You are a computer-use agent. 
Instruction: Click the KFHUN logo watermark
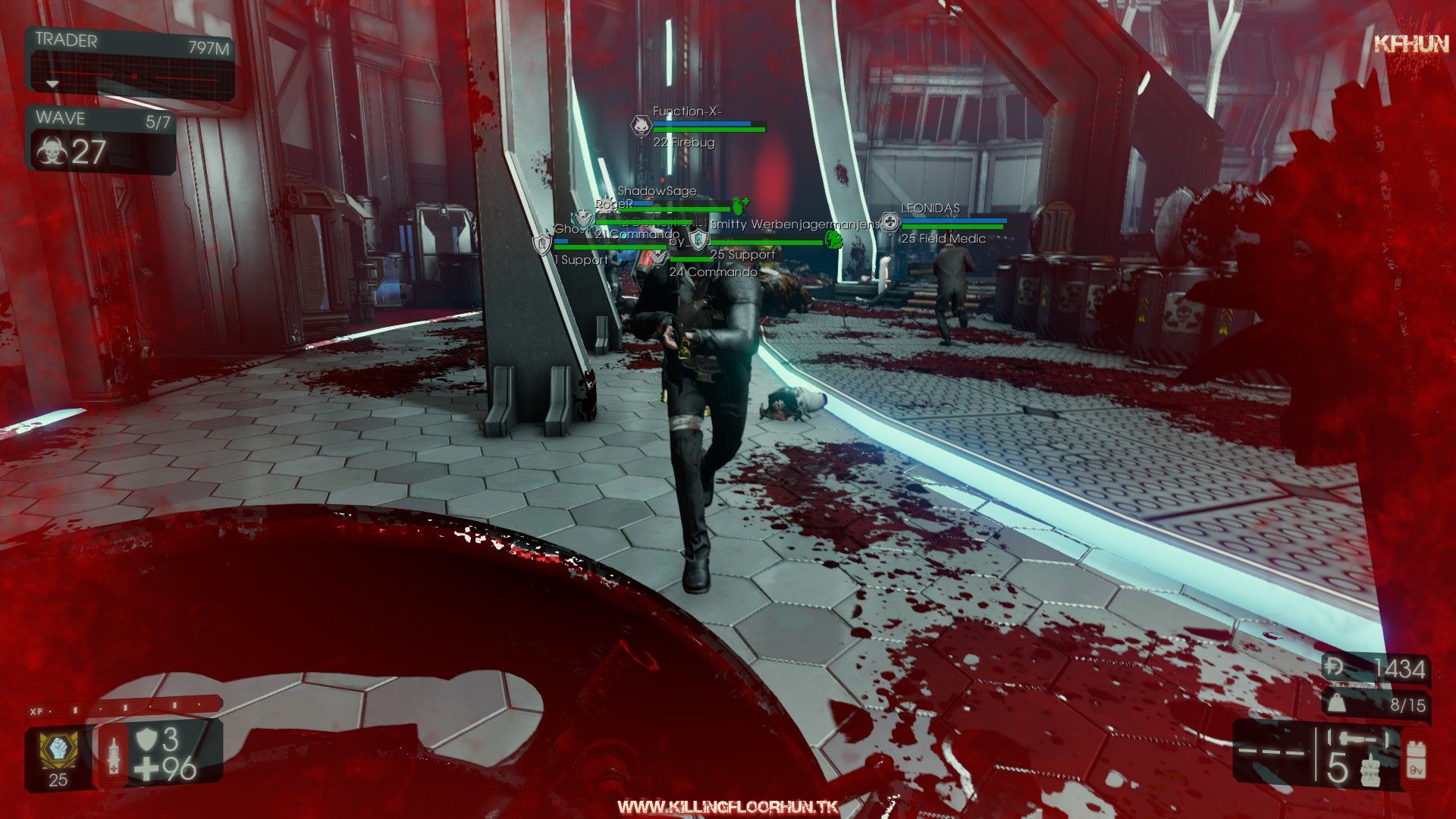pyautogui.click(x=1411, y=44)
